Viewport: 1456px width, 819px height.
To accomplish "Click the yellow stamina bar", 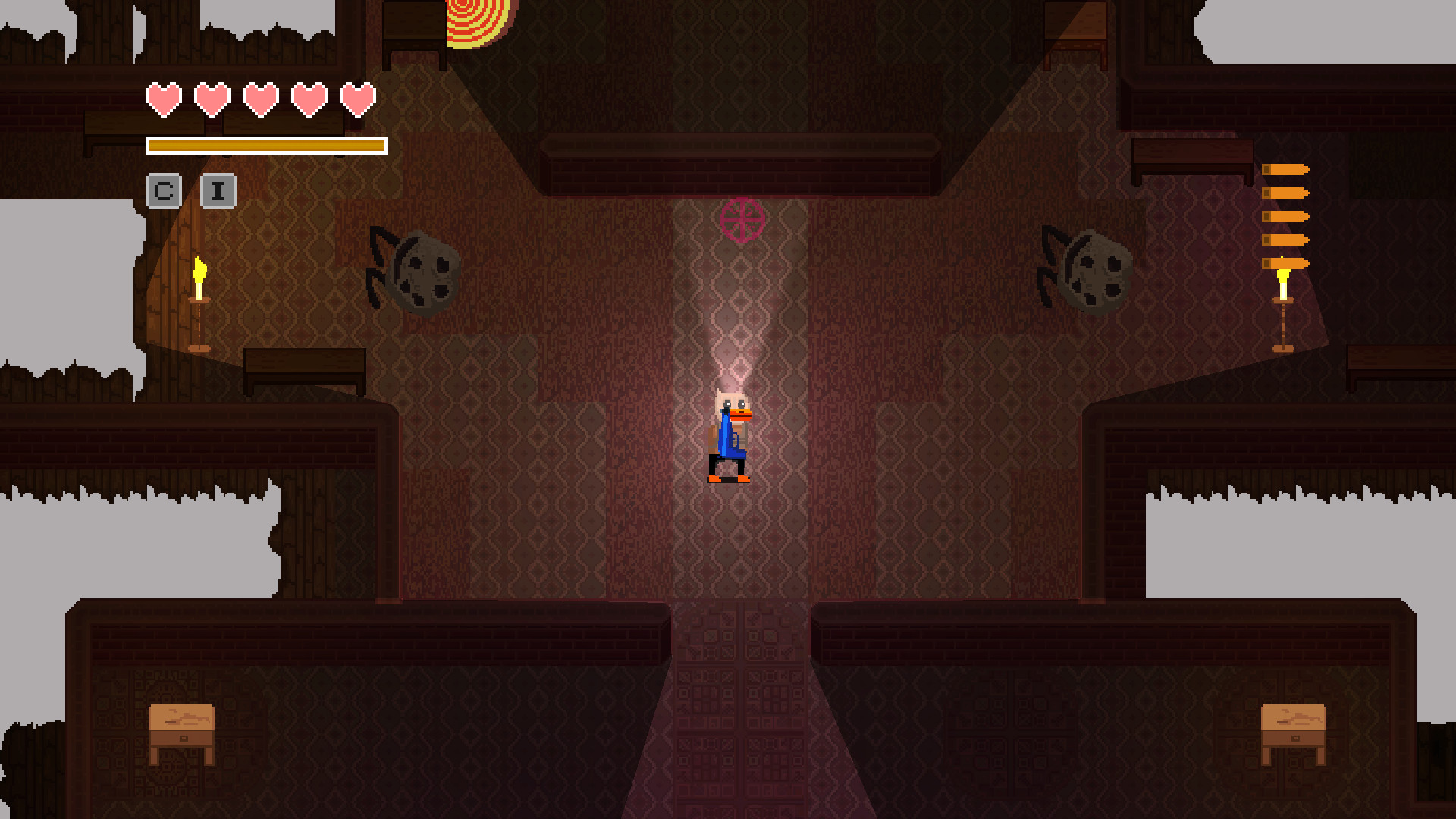I will pos(267,145).
